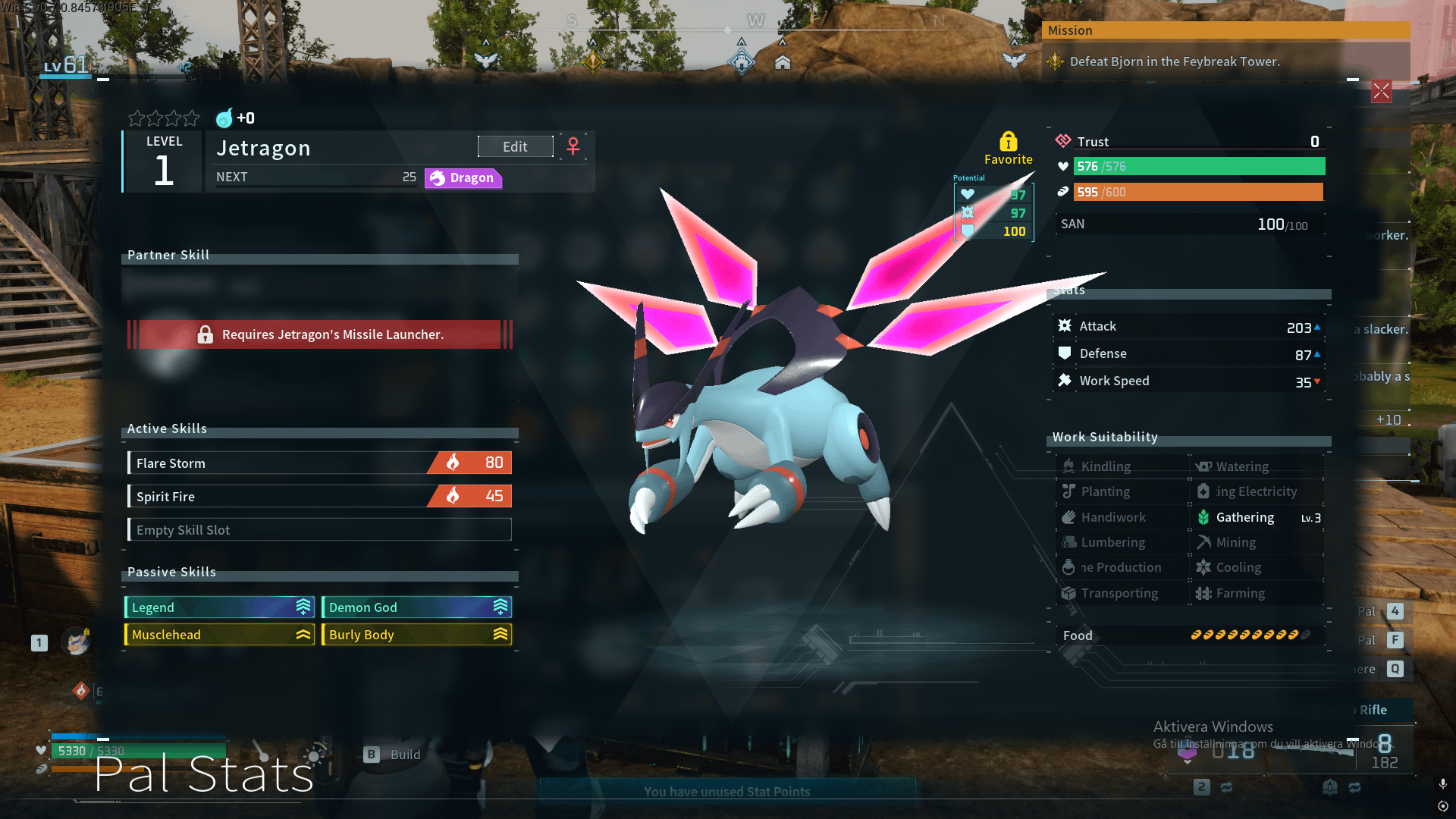Close the Pal Stats window
This screenshot has height=819, width=1456.
coord(1381,92)
